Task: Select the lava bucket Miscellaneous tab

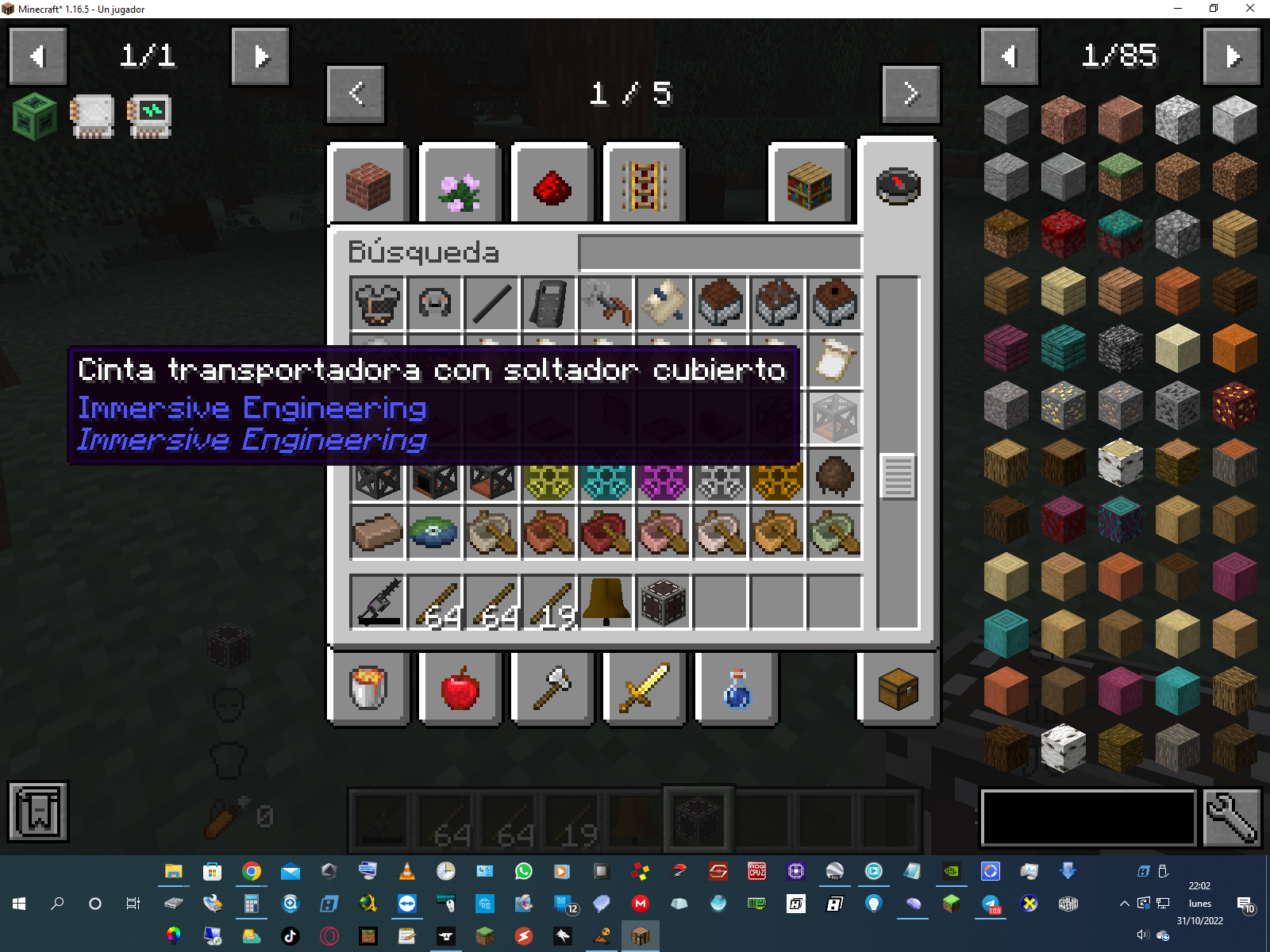Action: click(x=368, y=687)
